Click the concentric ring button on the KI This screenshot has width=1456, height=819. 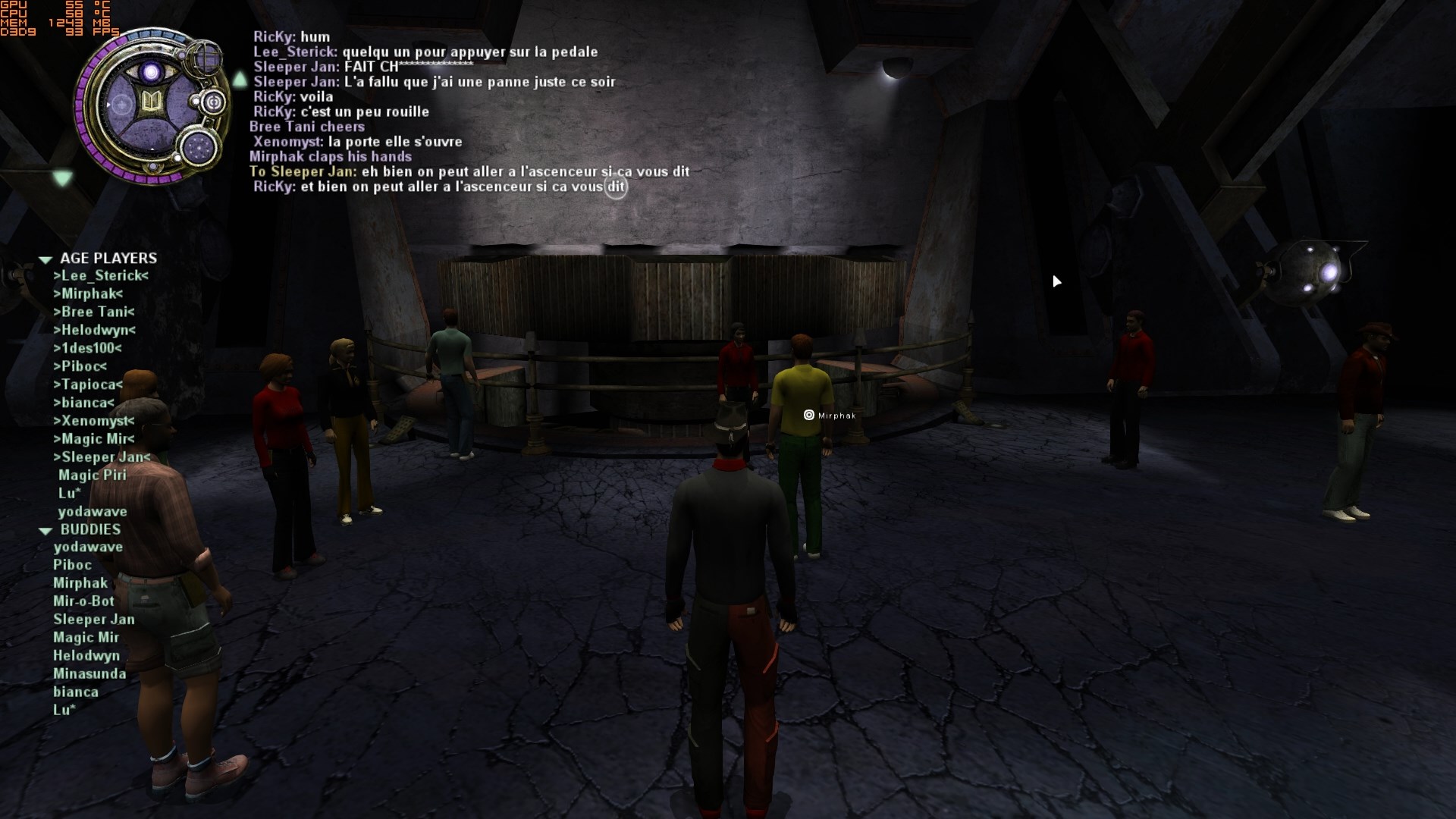tap(214, 102)
